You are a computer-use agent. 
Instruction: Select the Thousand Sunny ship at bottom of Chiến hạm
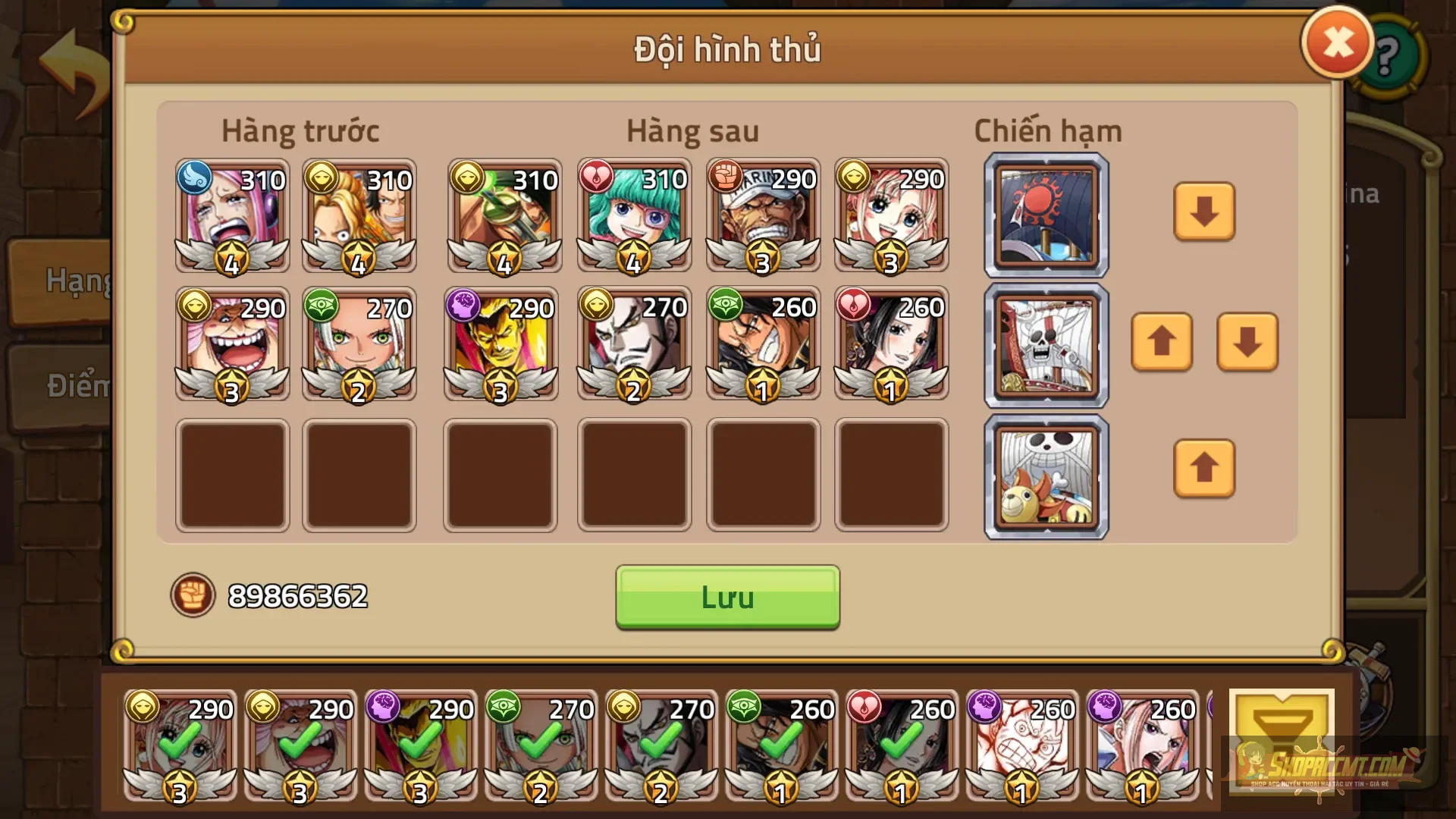[x=1045, y=475]
